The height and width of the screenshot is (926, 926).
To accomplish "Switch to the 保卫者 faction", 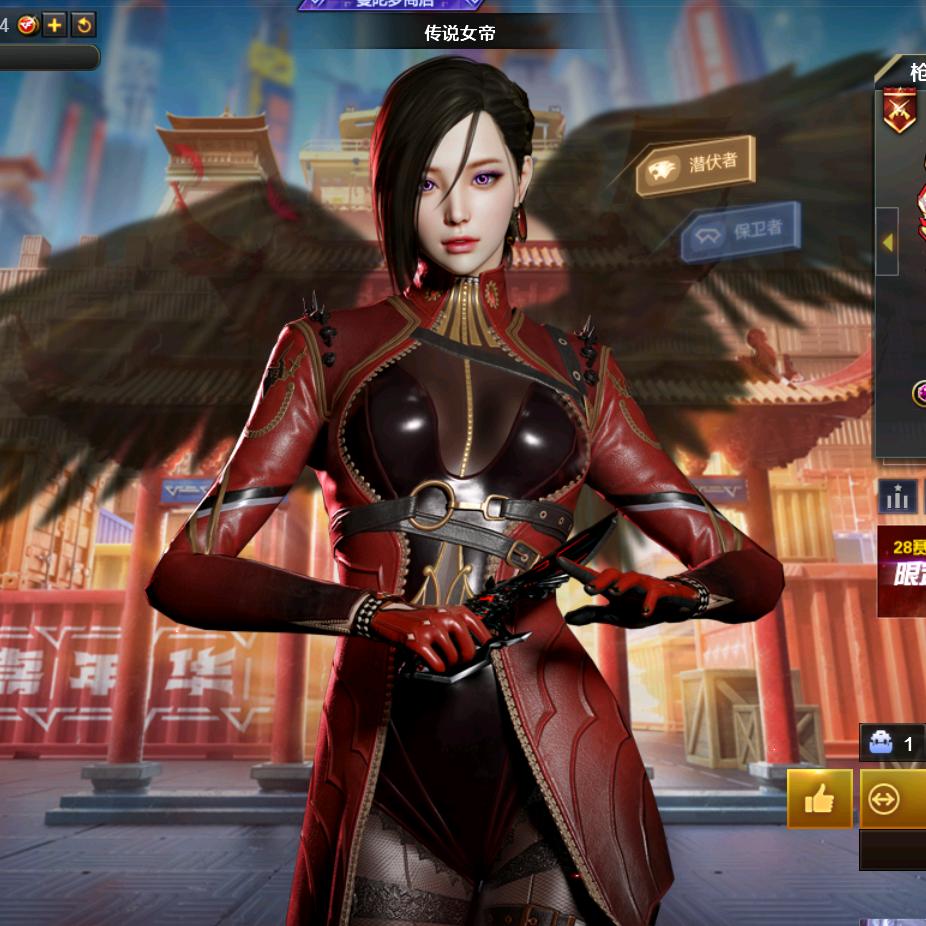I will coord(740,234).
